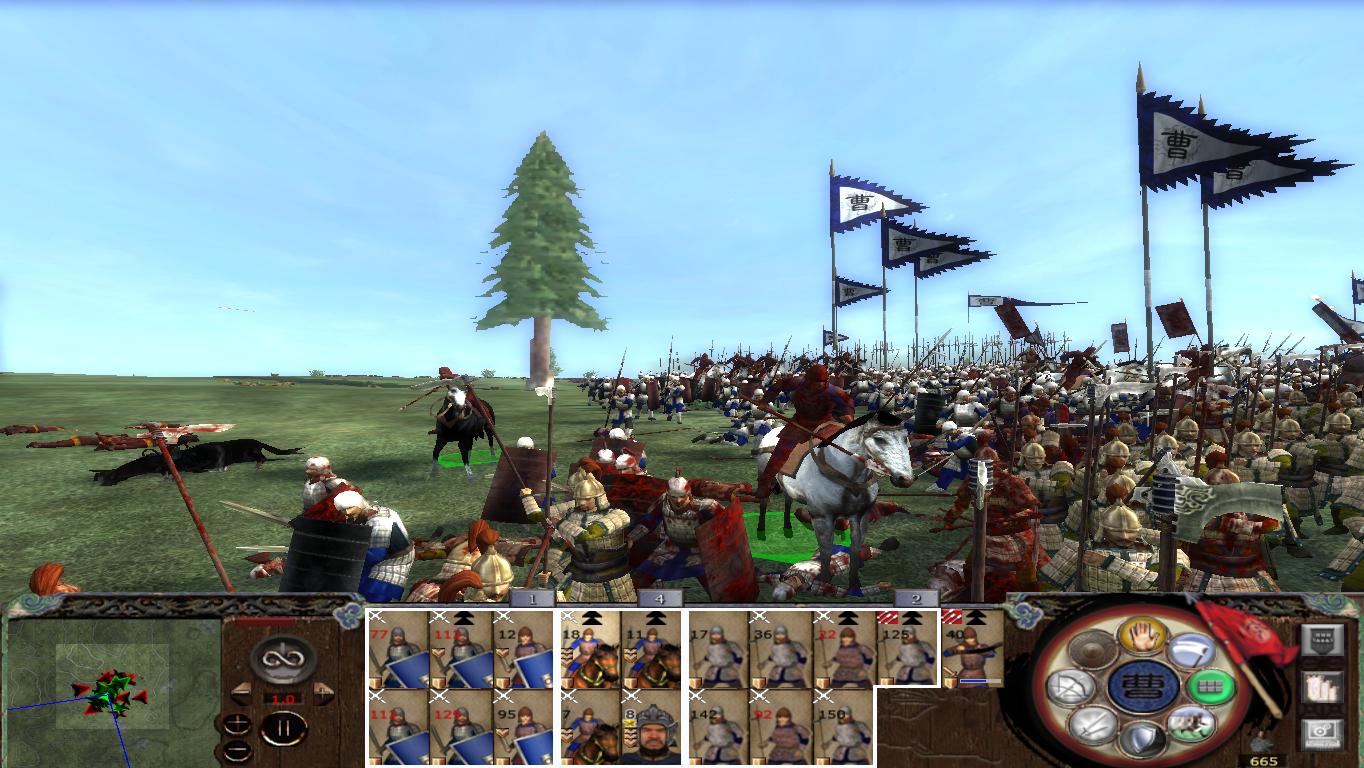The height and width of the screenshot is (768, 1364).
Task: Click the camera options button bottom right
Action: [1322, 733]
